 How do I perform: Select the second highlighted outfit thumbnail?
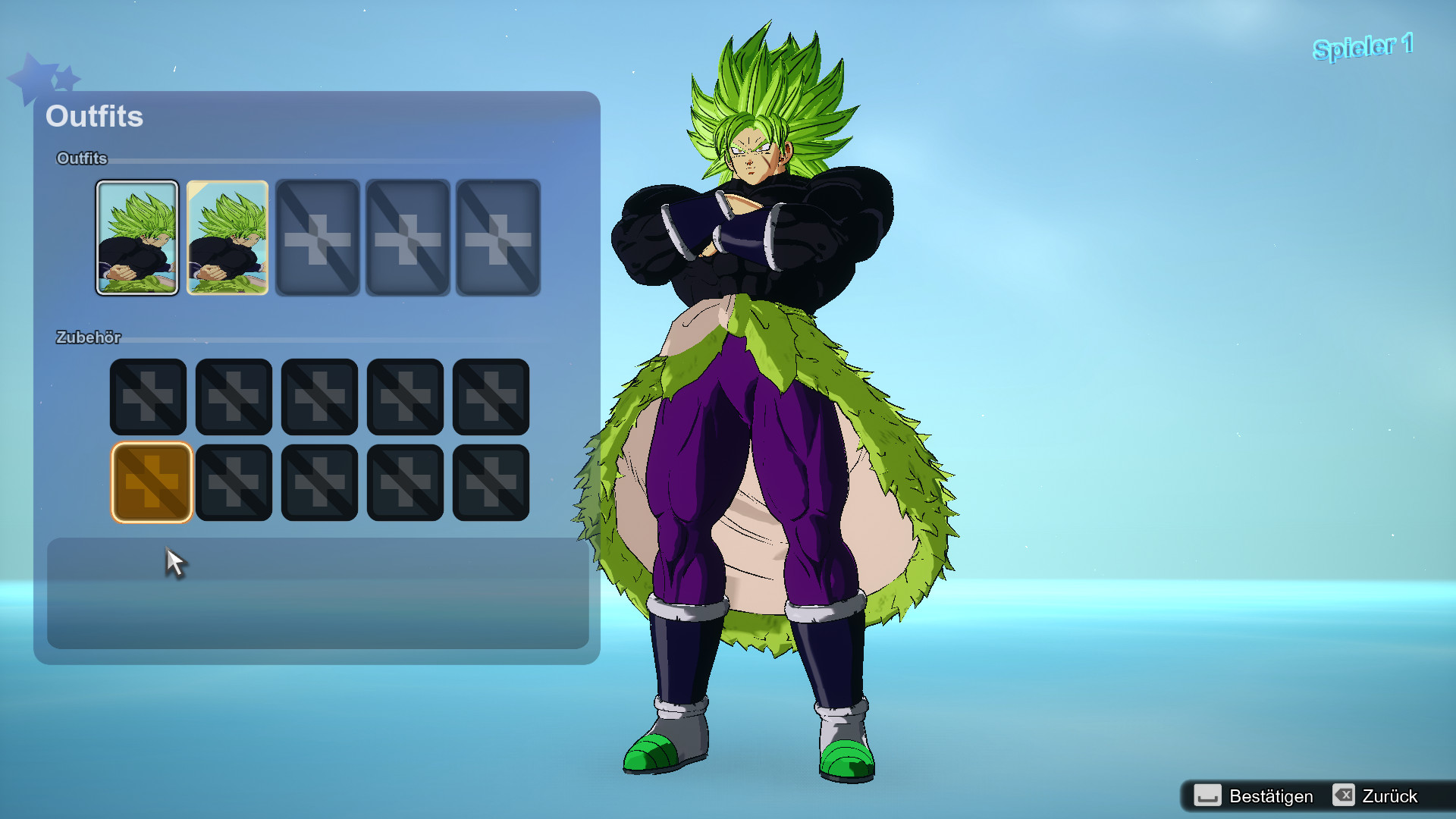tap(227, 238)
